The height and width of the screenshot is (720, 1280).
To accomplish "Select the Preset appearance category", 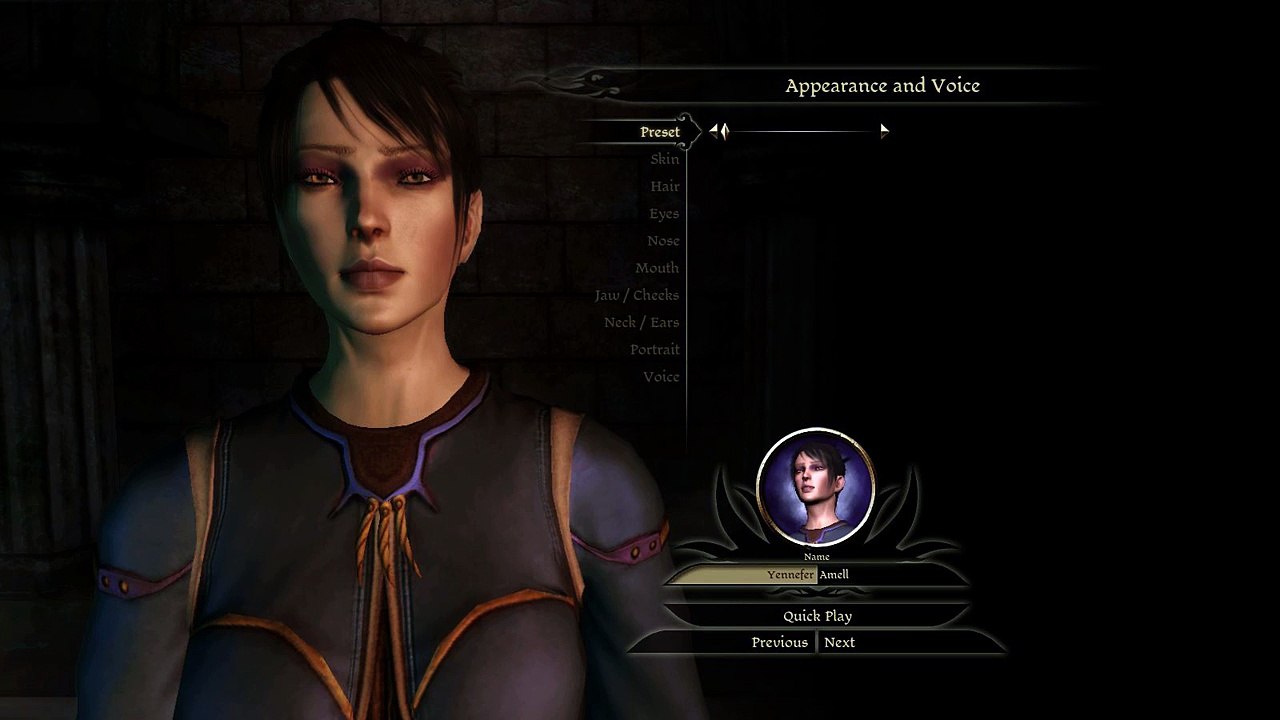I will [x=659, y=132].
